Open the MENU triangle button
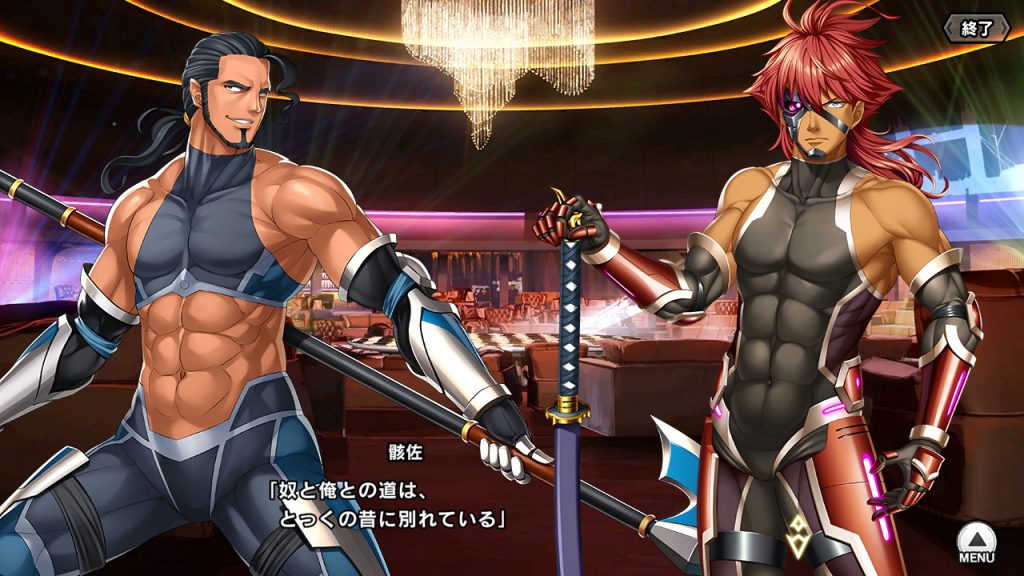The height and width of the screenshot is (576, 1024). (976, 543)
